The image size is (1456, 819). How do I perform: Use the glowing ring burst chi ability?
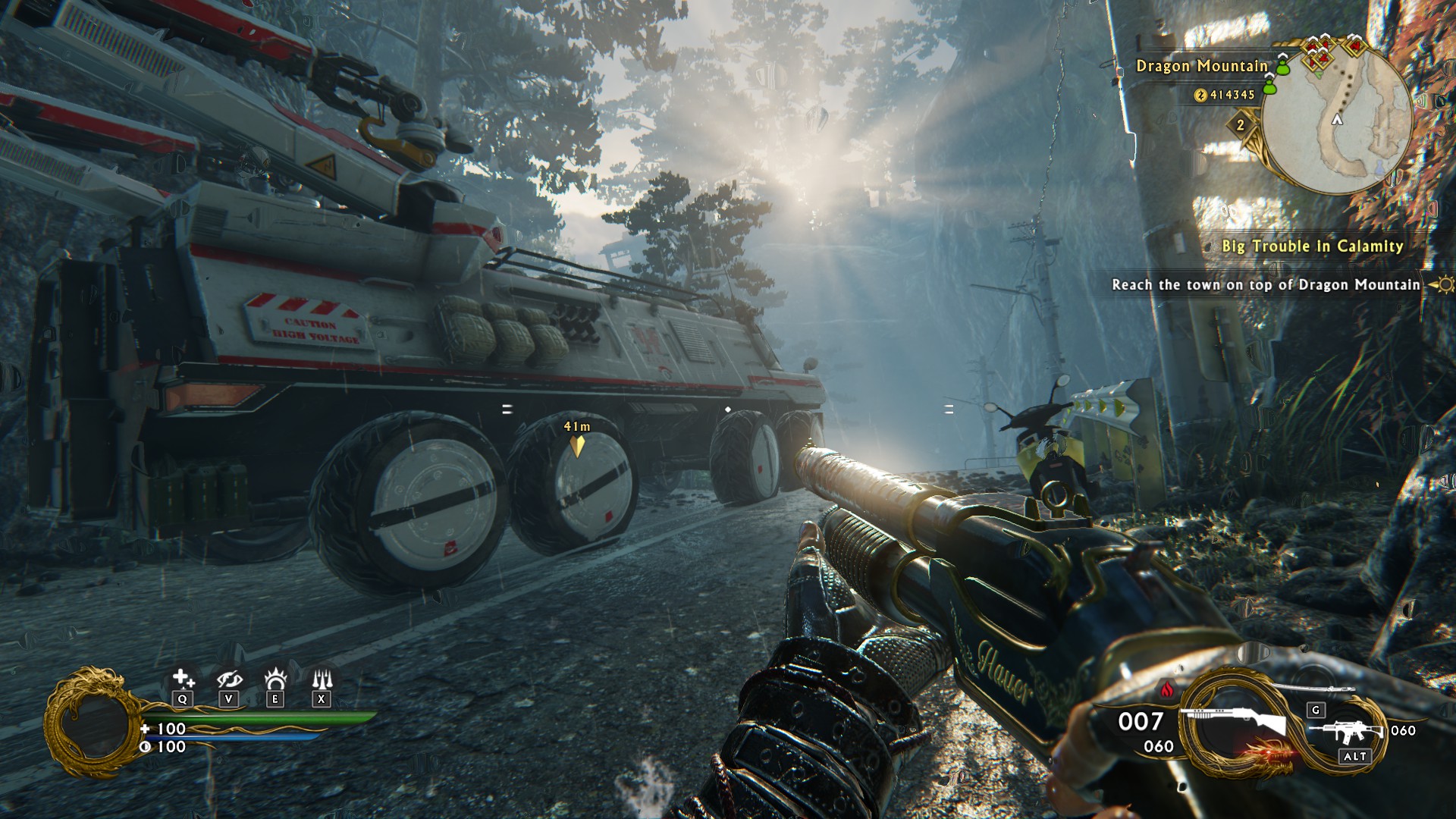click(275, 678)
